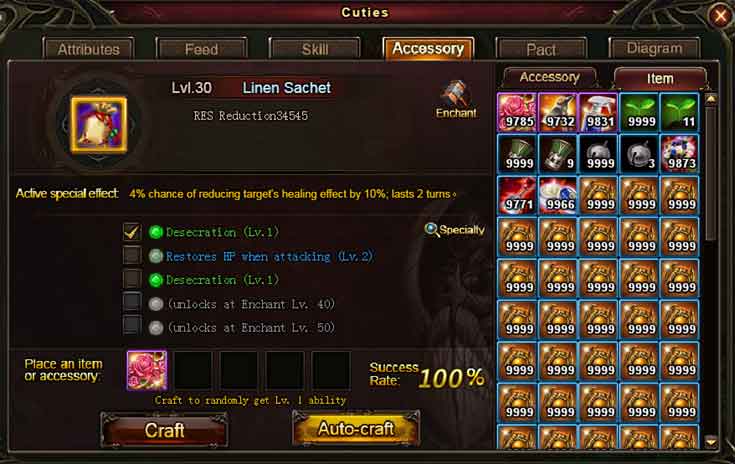Close the Cuties window

[x=719, y=15]
